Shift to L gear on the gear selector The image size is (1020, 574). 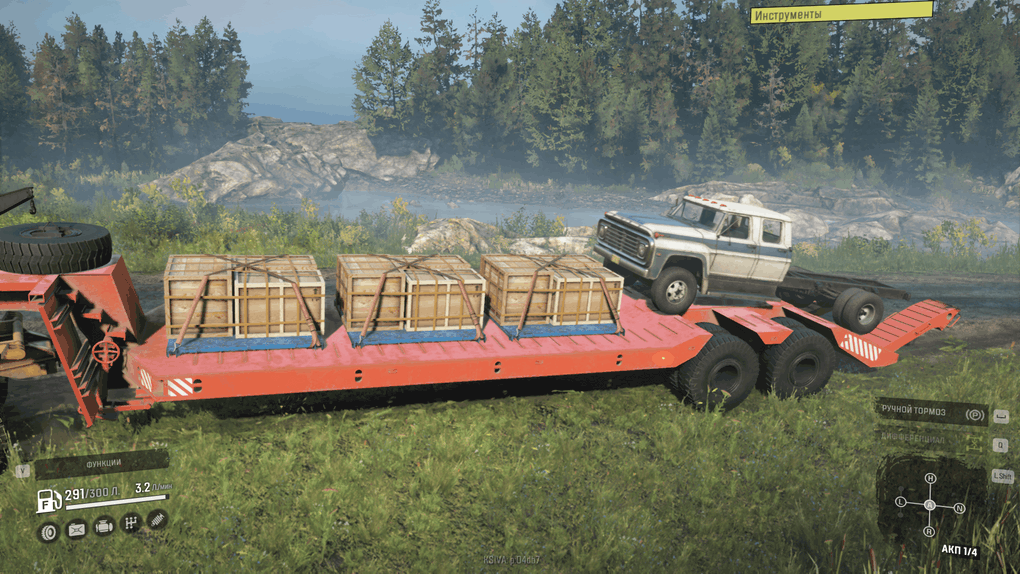pyautogui.click(x=901, y=500)
